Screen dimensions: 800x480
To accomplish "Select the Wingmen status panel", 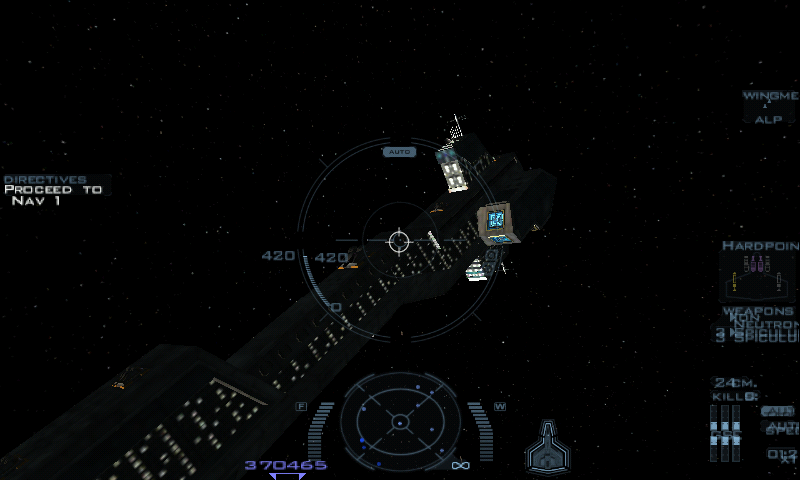I will point(769,107).
